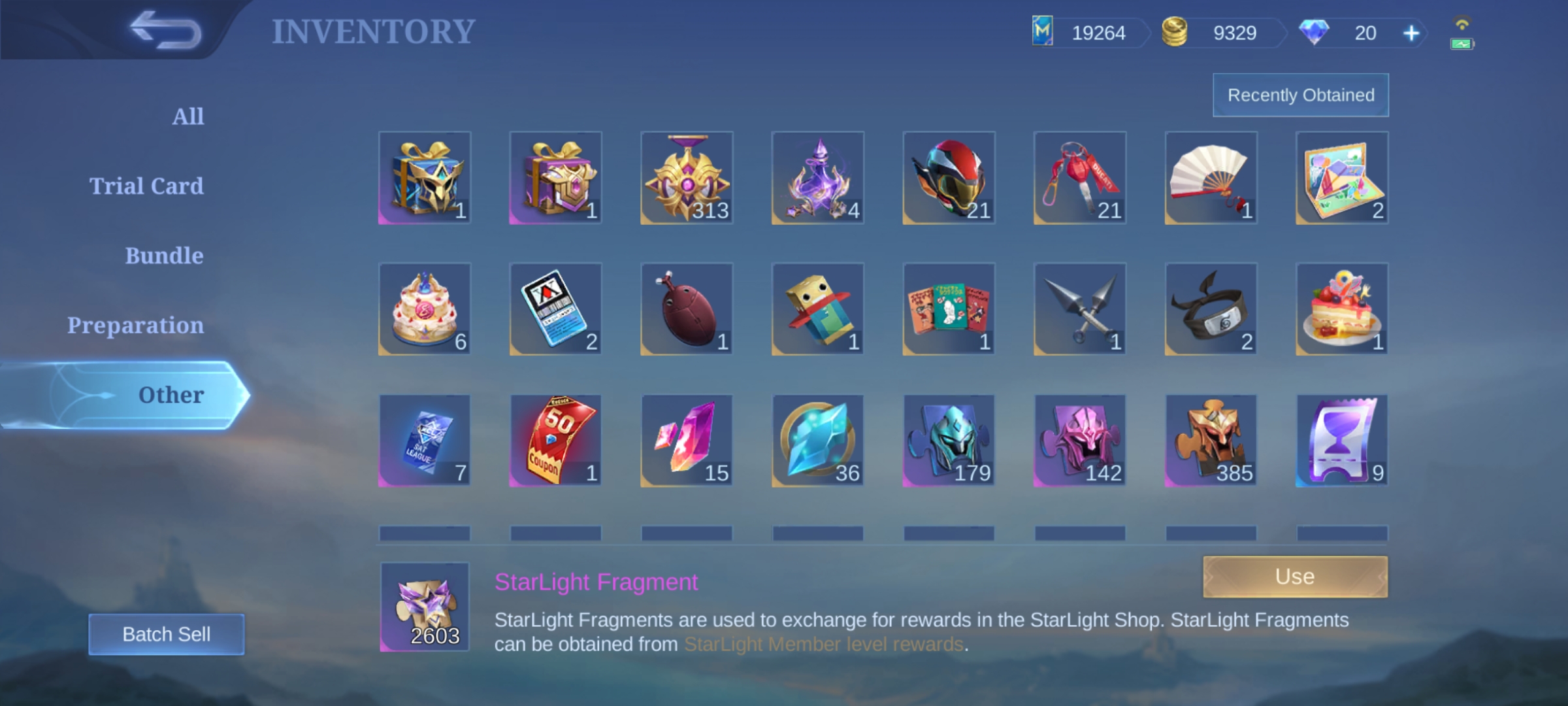Show the Preparation tab

[x=135, y=326]
